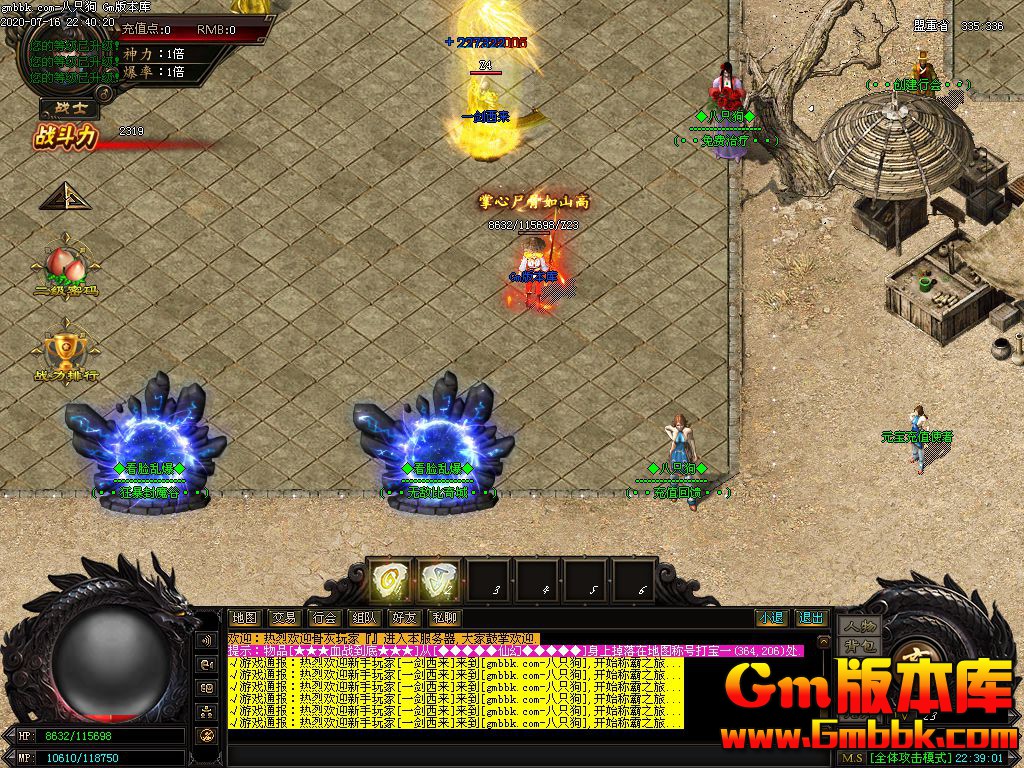Open the 组队 team panel
Viewport: 1024px width, 768px height.
[x=364, y=618]
